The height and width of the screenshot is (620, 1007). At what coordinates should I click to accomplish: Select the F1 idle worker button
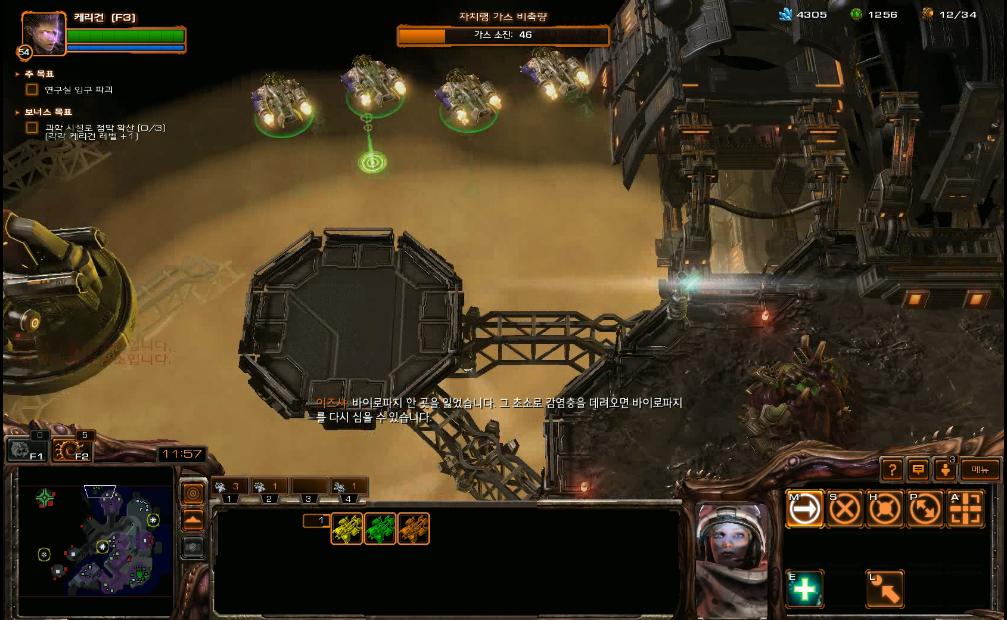(x=27, y=451)
